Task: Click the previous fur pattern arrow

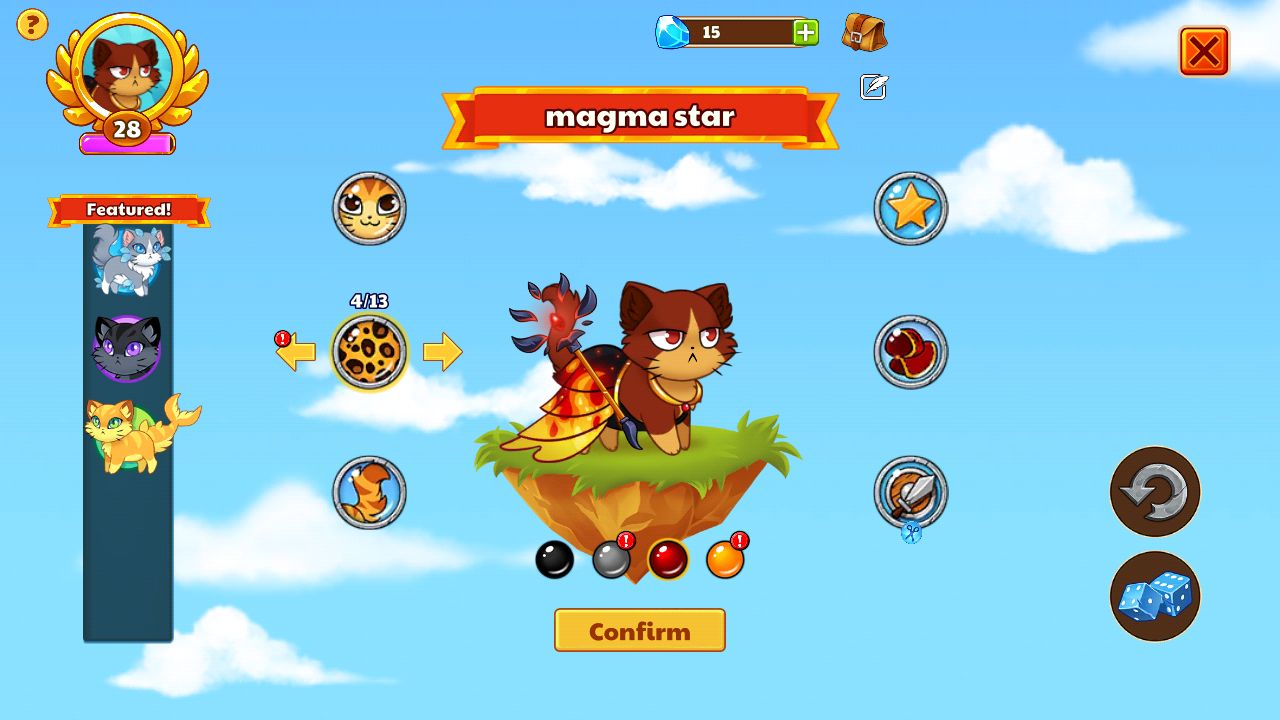Action: point(294,352)
